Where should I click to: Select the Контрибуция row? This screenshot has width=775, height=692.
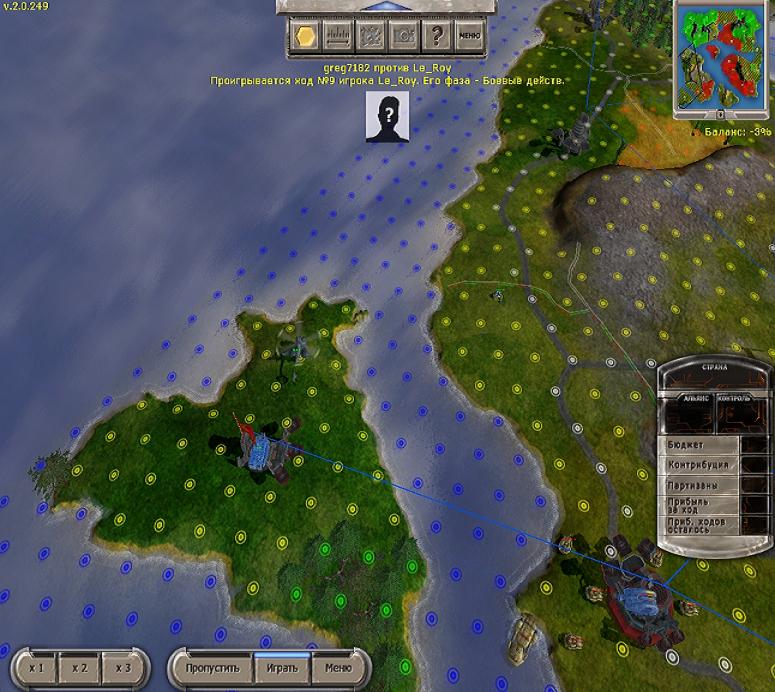pyautogui.click(x=700, y=465)
